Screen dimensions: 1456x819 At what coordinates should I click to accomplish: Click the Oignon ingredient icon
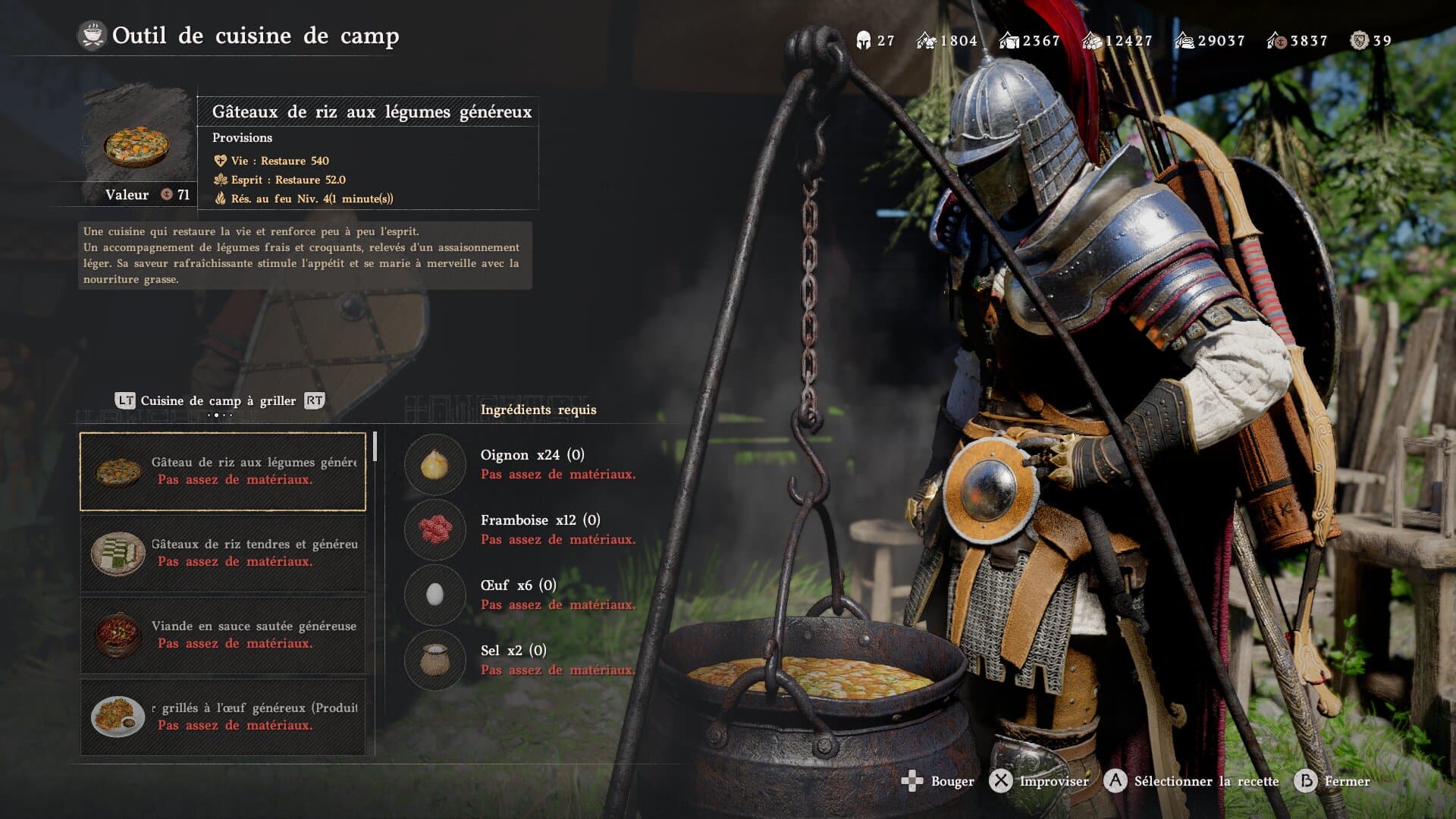point(435,464)
